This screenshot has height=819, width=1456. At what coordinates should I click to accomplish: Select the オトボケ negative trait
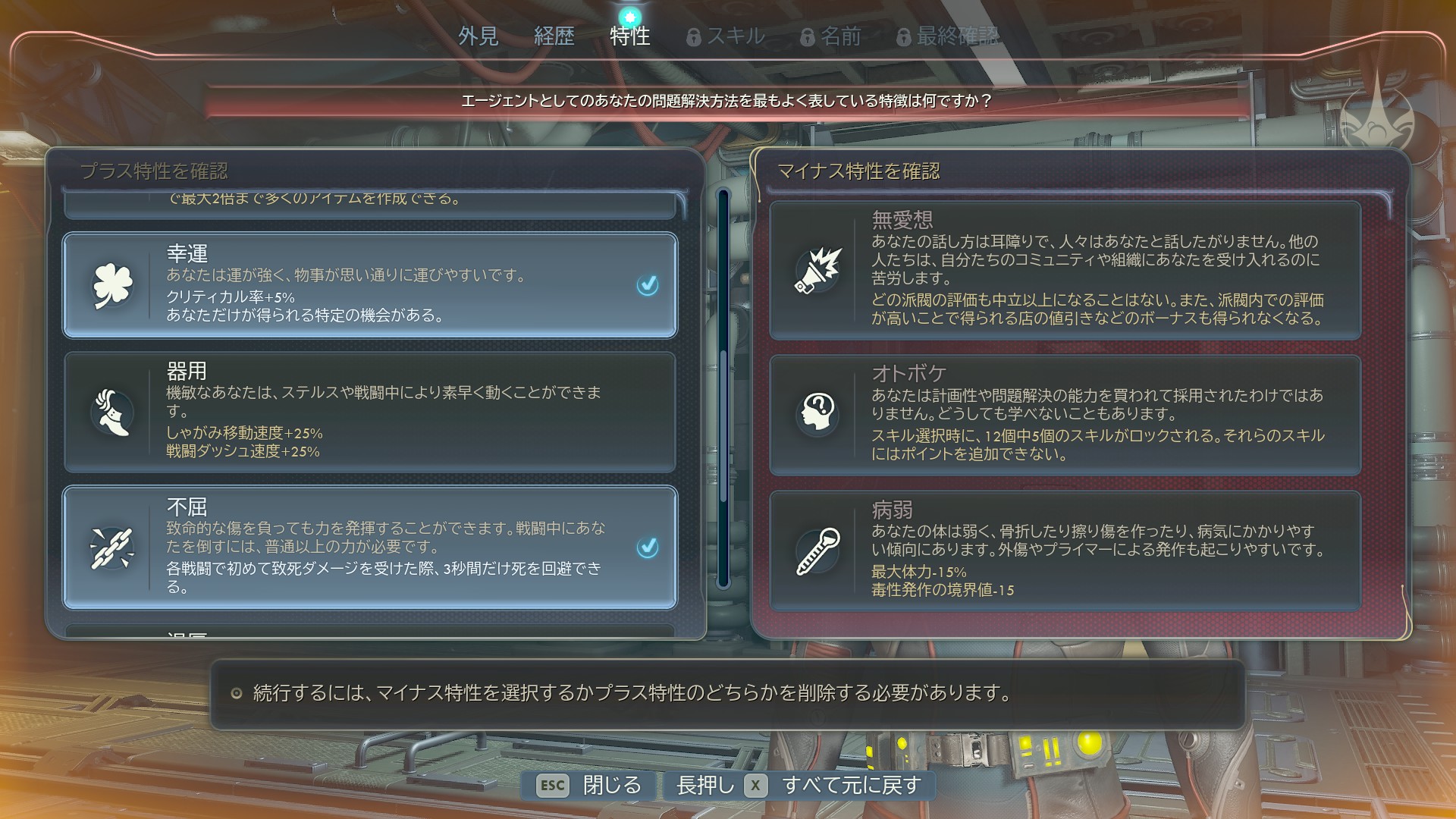(1065, 415)
